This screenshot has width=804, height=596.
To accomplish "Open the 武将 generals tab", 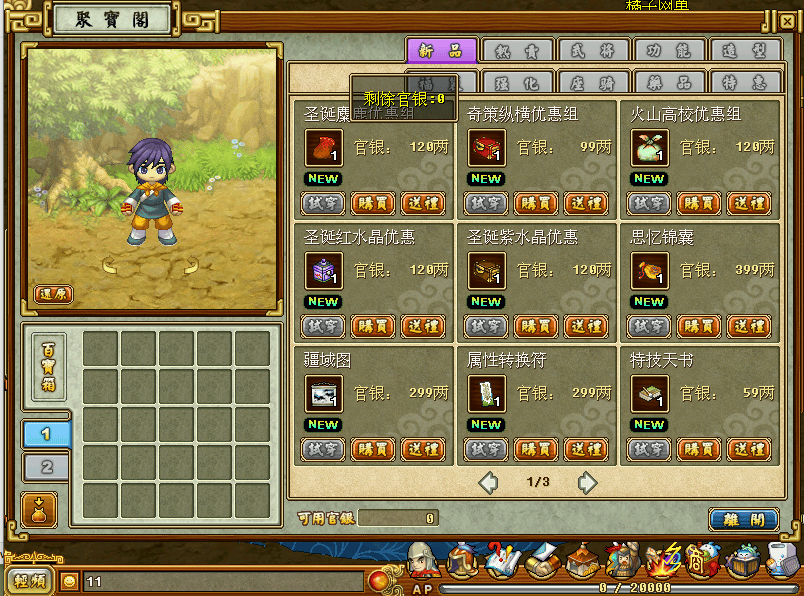I will [593, 50].
